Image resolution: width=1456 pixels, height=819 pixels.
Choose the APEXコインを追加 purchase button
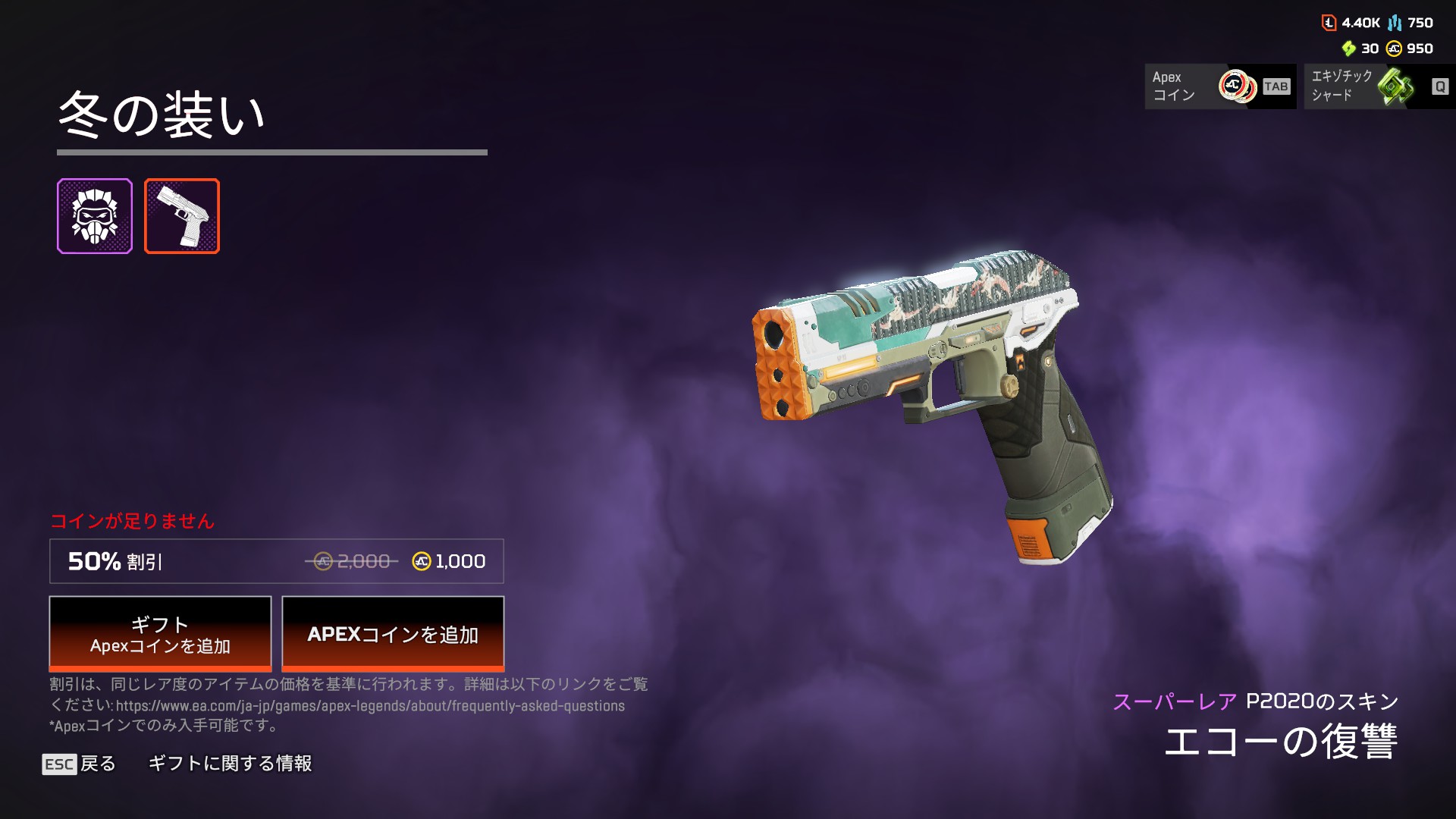click(393, 634)
